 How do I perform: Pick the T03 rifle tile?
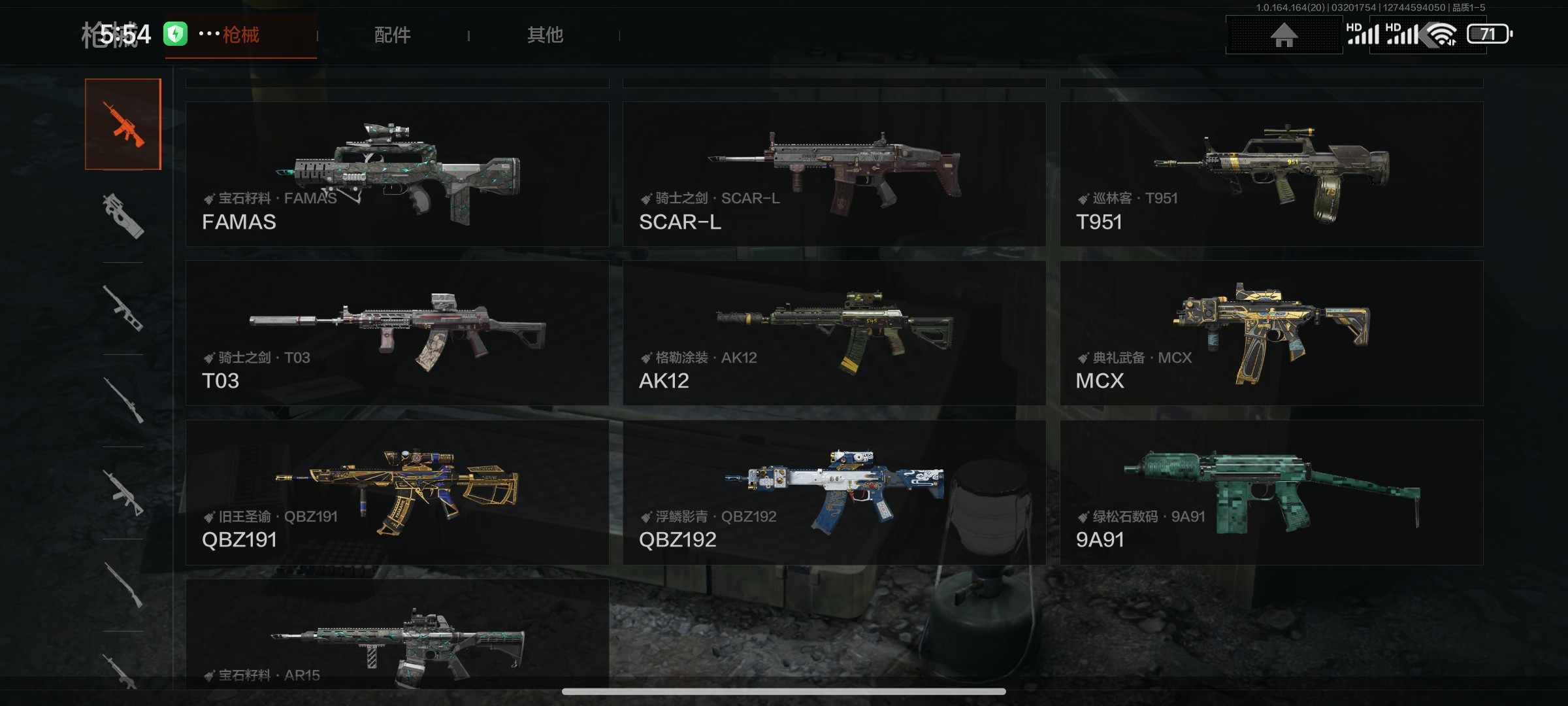pos(397,333)
